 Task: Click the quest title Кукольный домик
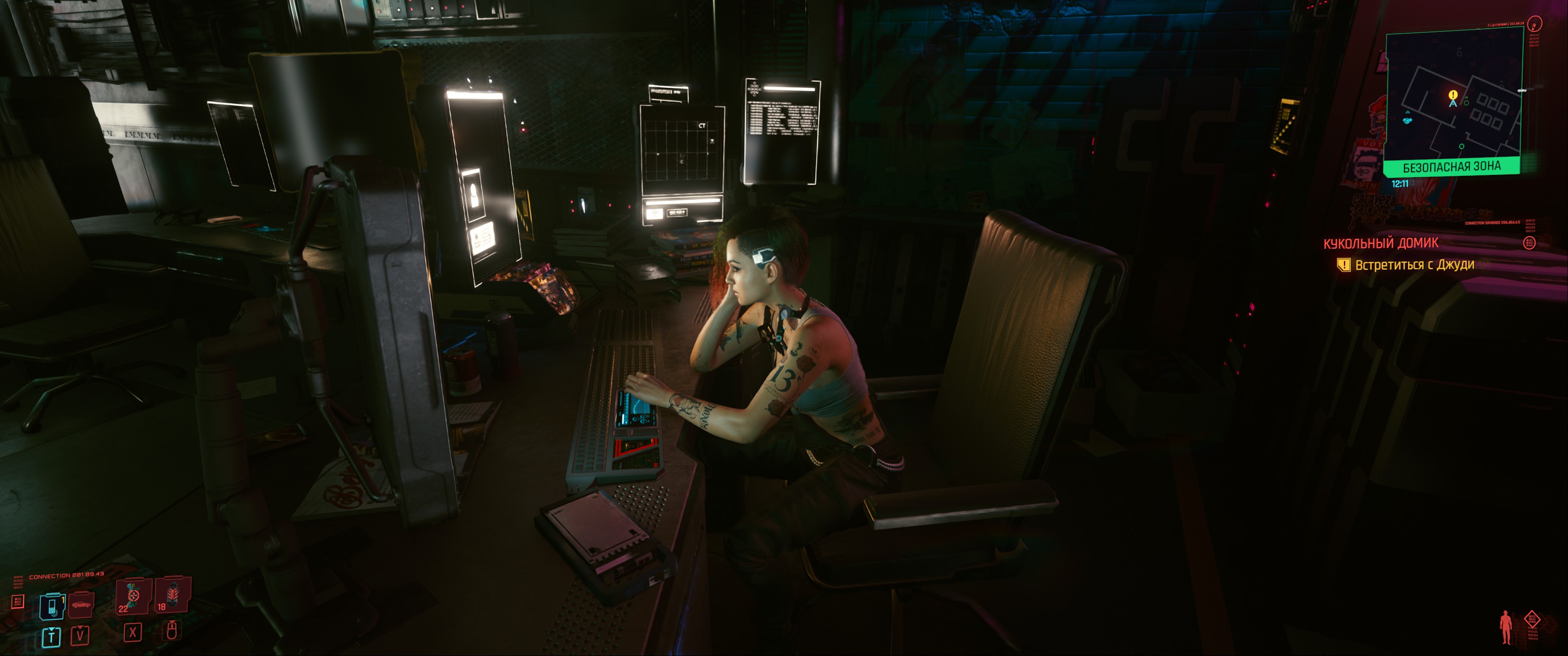click(1381, 243)
